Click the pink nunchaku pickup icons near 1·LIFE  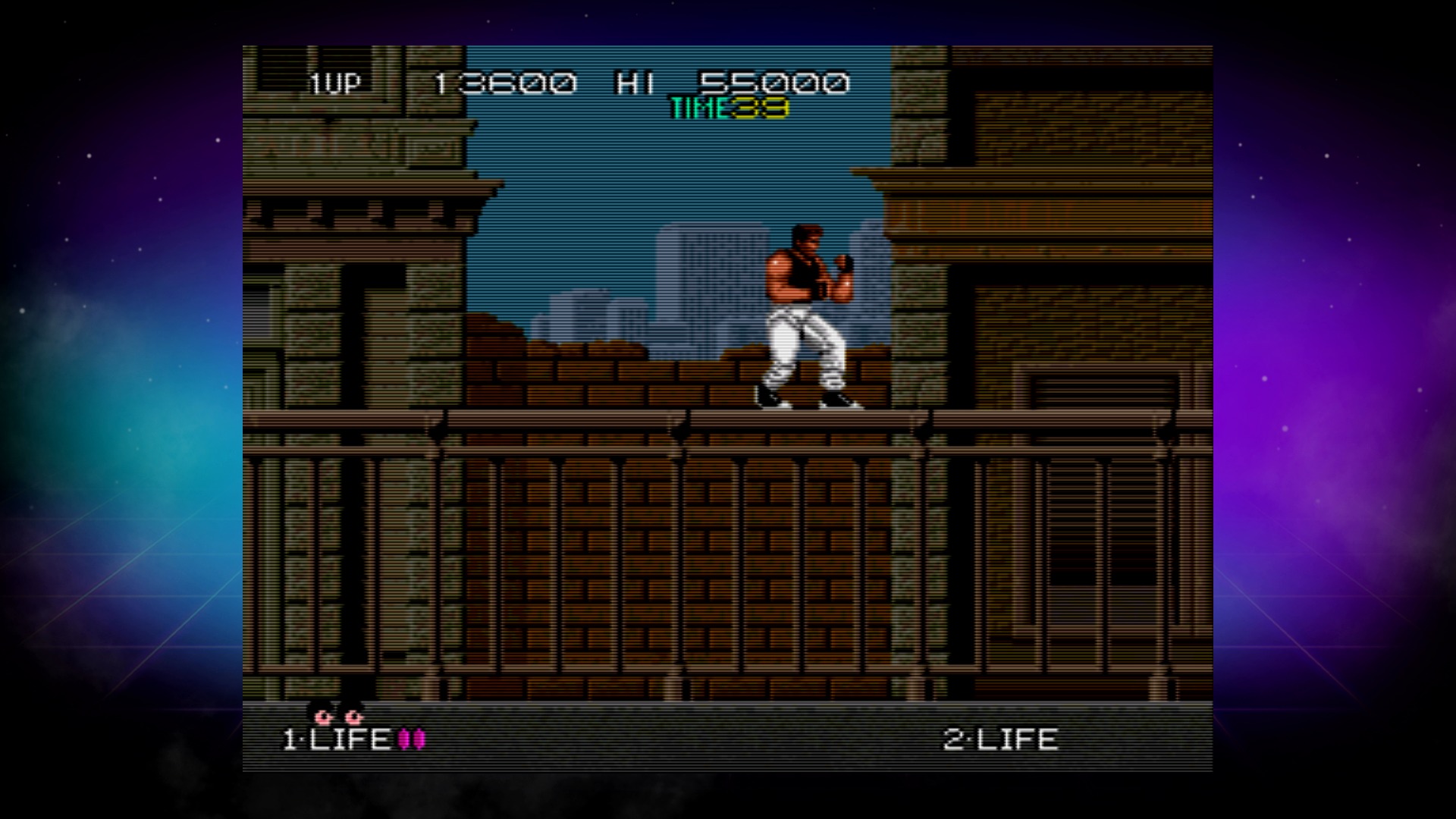point(412,739)
